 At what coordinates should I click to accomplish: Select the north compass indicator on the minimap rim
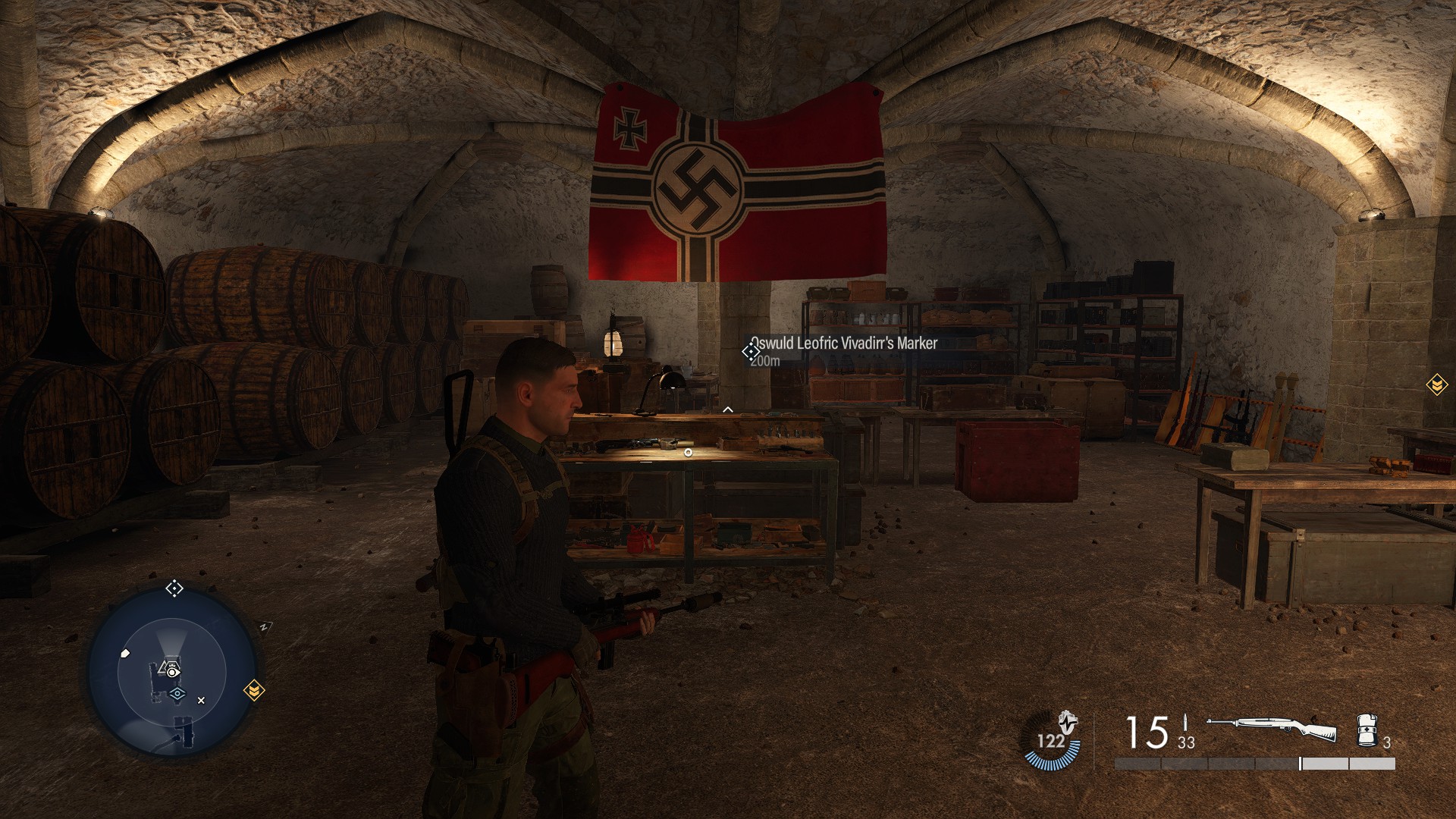(x=265, y=627)
